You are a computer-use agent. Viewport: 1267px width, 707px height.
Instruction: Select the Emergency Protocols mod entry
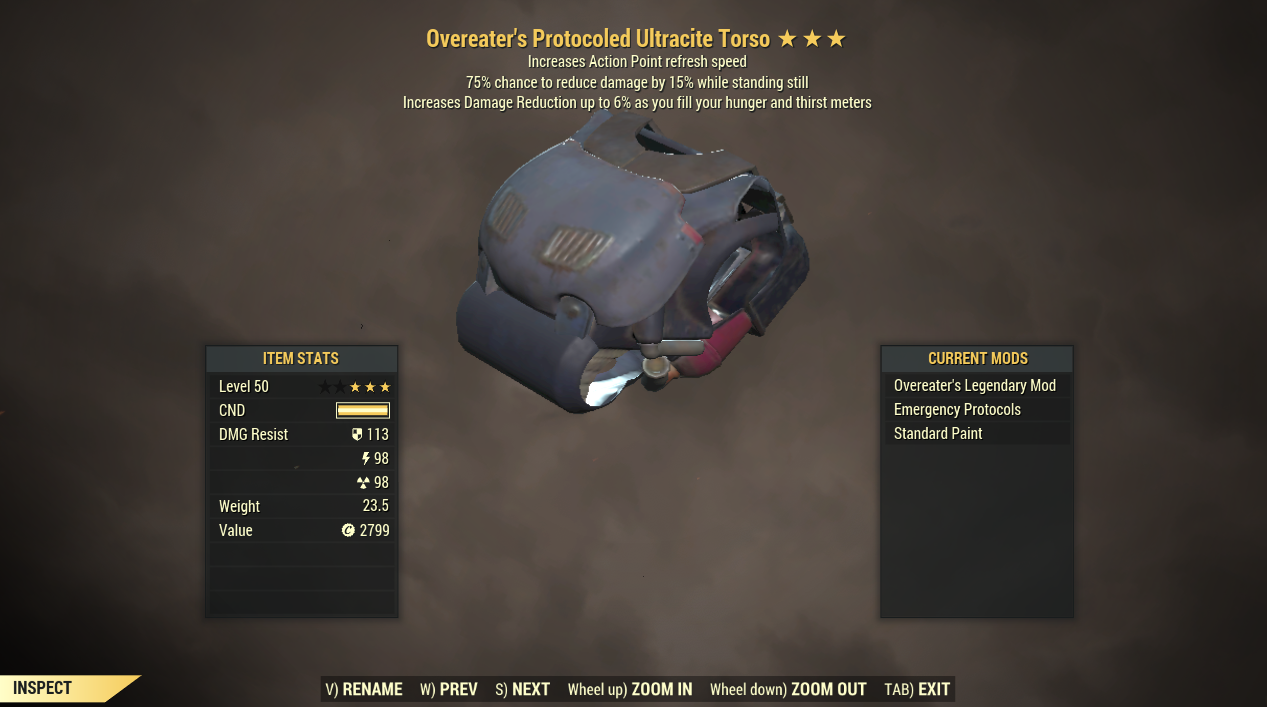(975, 410)
